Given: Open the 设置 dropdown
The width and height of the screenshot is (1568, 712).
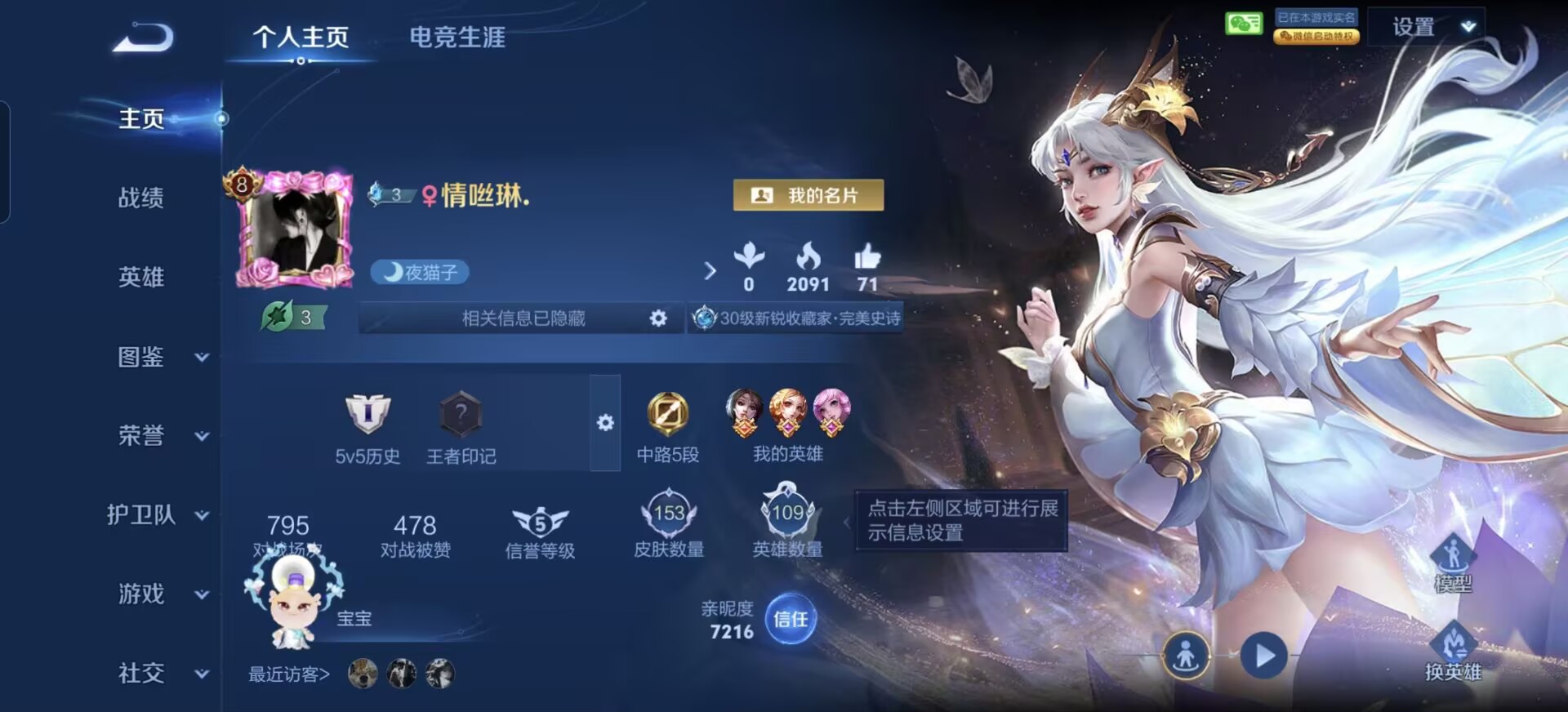Looking at the screenshot, I should tap(1426, 27).
